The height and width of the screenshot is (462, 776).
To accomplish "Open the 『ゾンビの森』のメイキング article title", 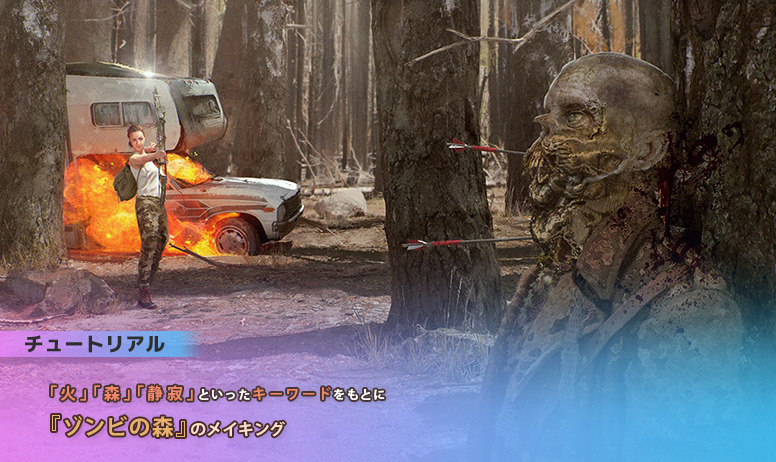I will coord(166,427).
